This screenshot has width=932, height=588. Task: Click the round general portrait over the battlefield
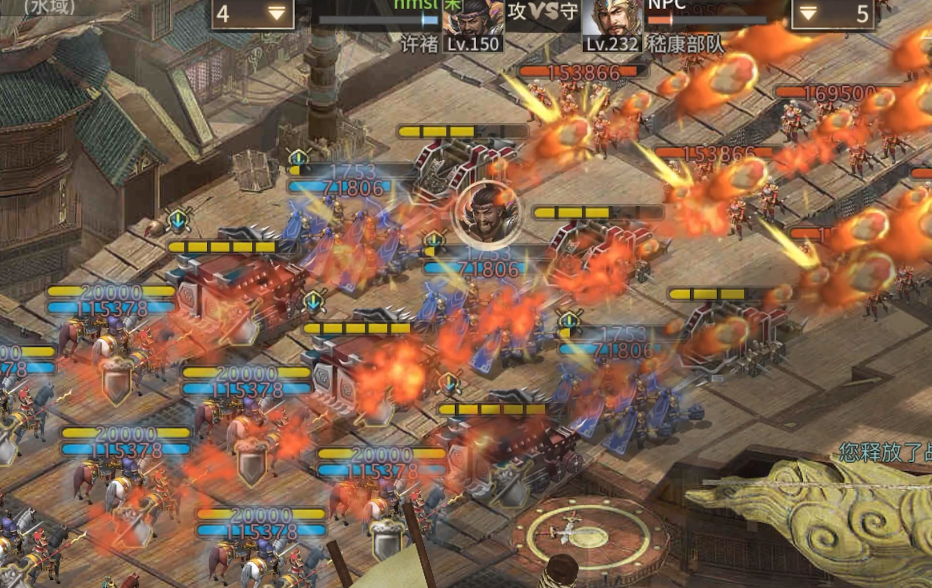[x=487, y=215]
